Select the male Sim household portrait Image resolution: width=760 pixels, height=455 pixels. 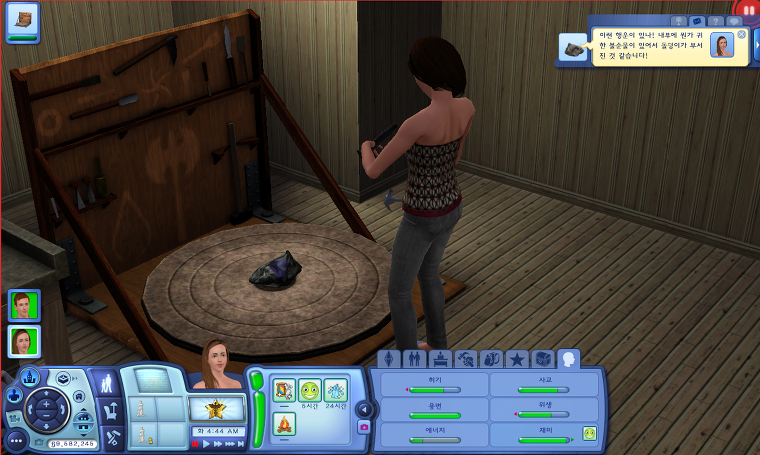(24, 305)
